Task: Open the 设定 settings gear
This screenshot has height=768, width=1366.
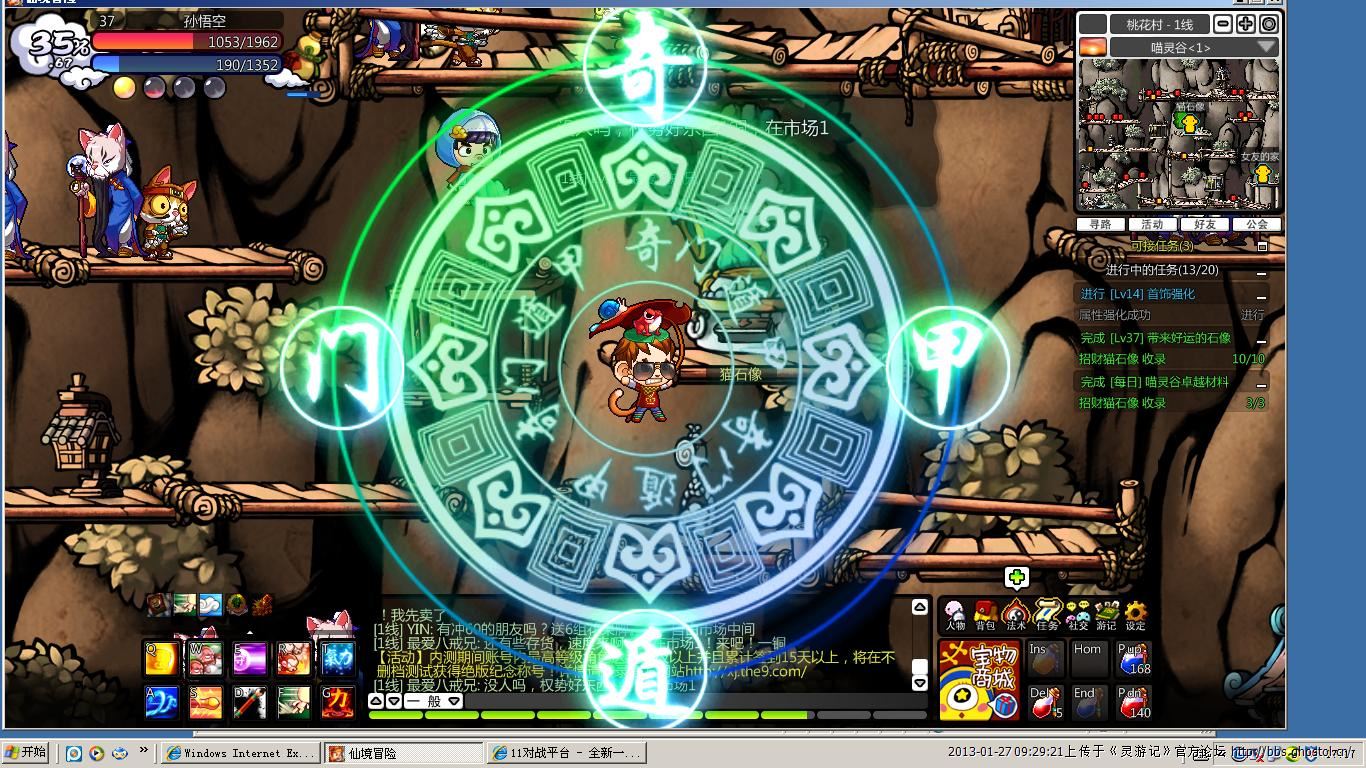Action: pyautogui.click(x=1136, y=615)
